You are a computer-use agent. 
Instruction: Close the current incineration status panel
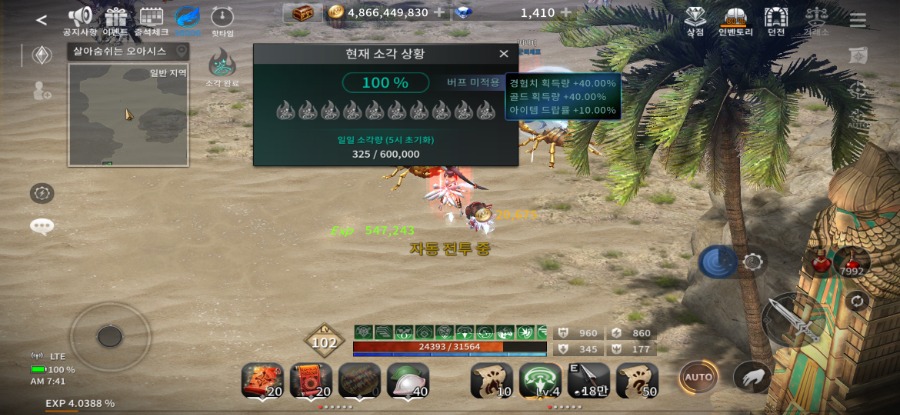[503, 54]
